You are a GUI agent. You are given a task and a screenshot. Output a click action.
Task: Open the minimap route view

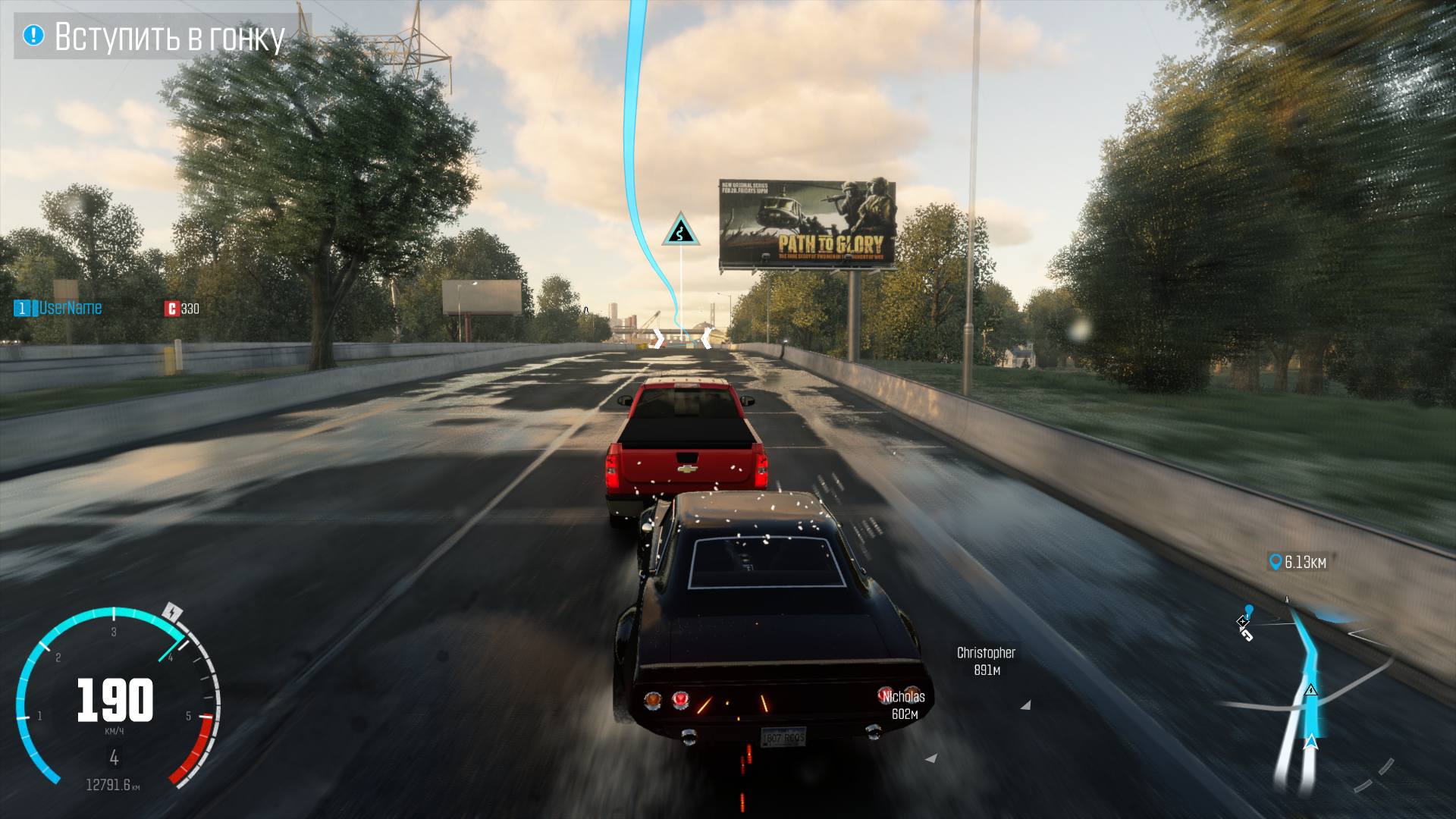[x=1308, y=690]
